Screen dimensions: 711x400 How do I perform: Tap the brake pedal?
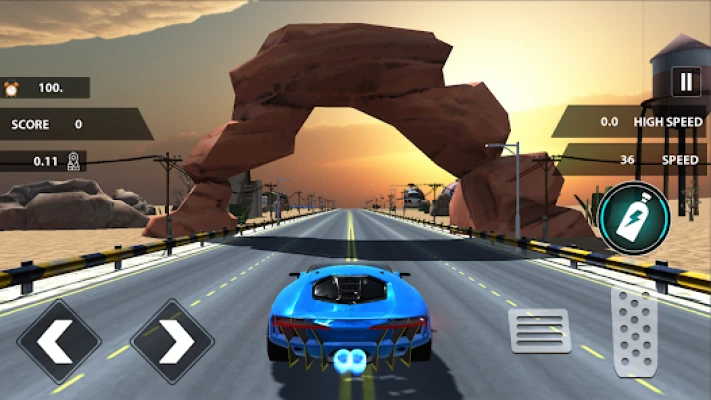(540, 331)
